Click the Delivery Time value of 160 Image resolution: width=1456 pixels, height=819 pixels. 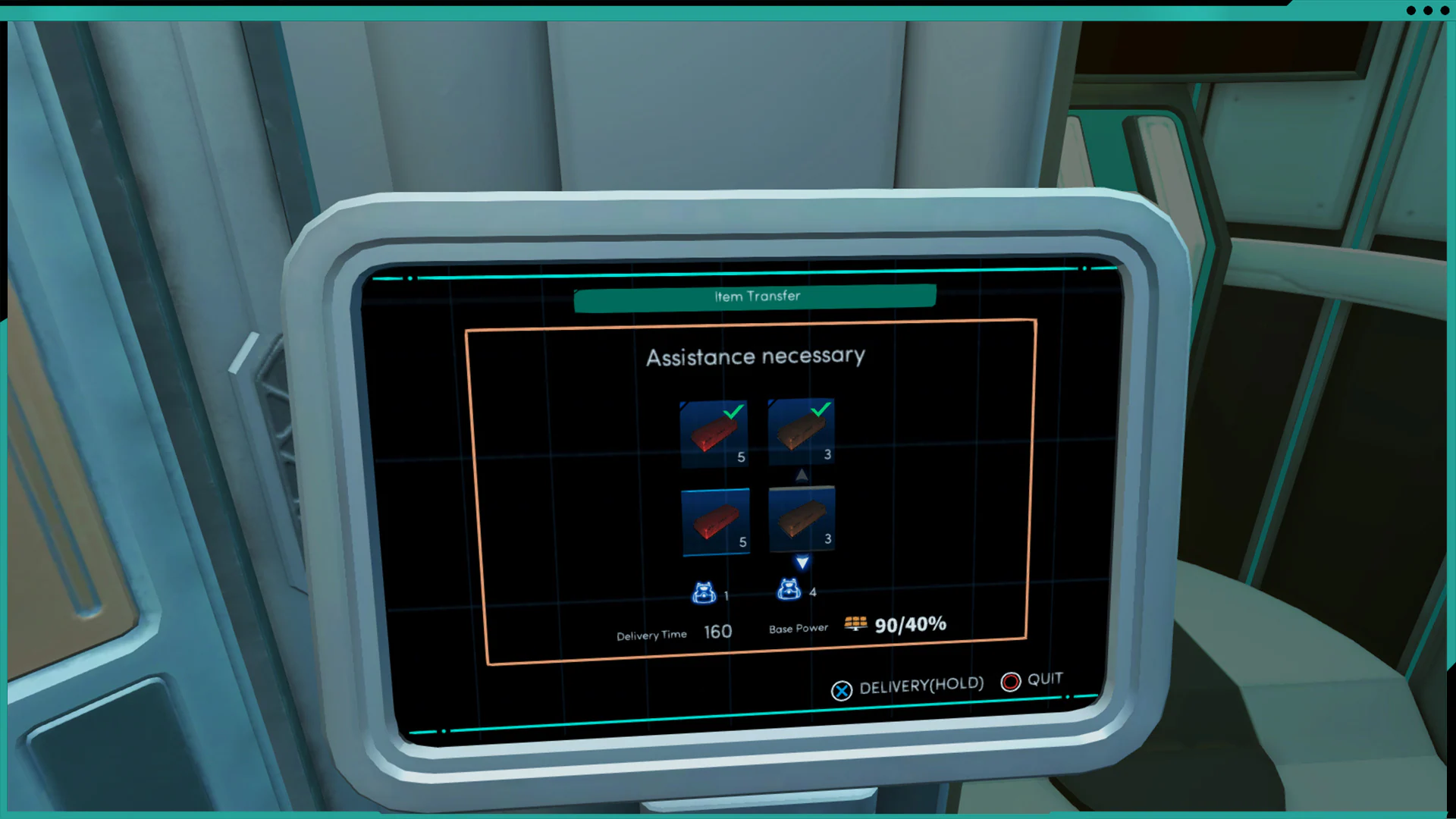click(x=717, y=631)
